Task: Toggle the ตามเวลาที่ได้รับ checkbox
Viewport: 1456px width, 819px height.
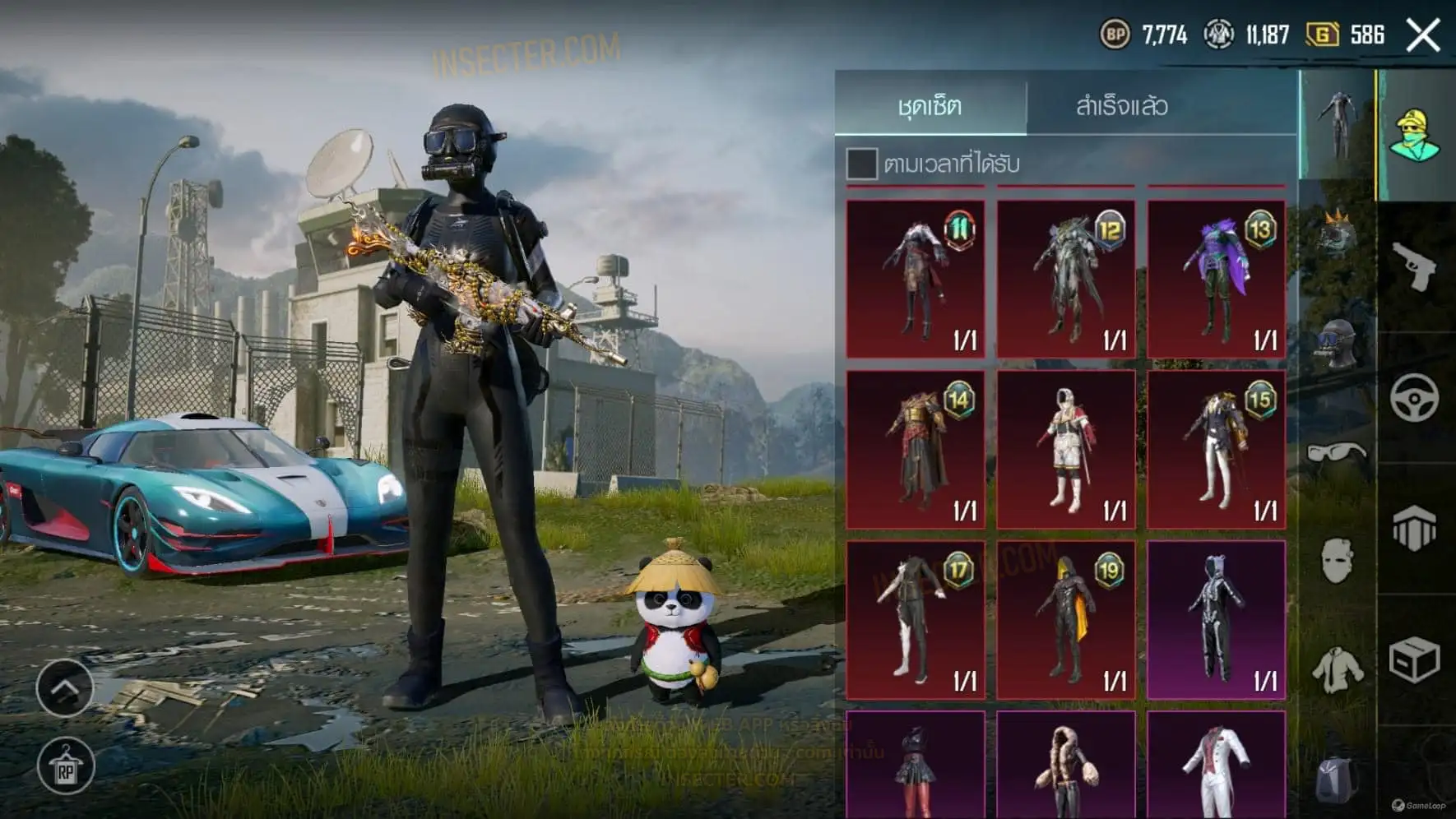Action: [861, 164]
